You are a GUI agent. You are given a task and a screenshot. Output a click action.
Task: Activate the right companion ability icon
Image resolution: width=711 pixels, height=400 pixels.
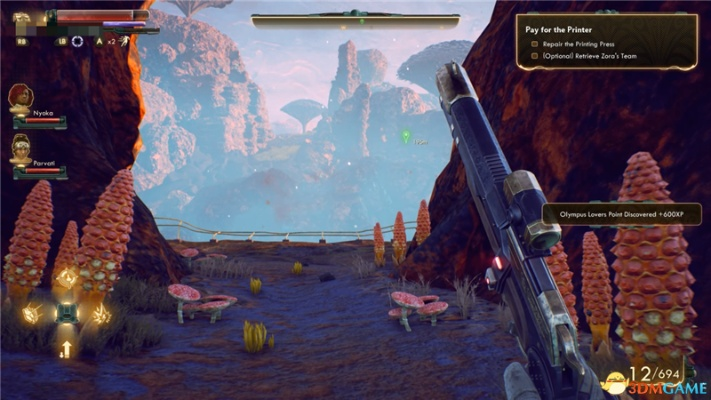tap(101, 313)
